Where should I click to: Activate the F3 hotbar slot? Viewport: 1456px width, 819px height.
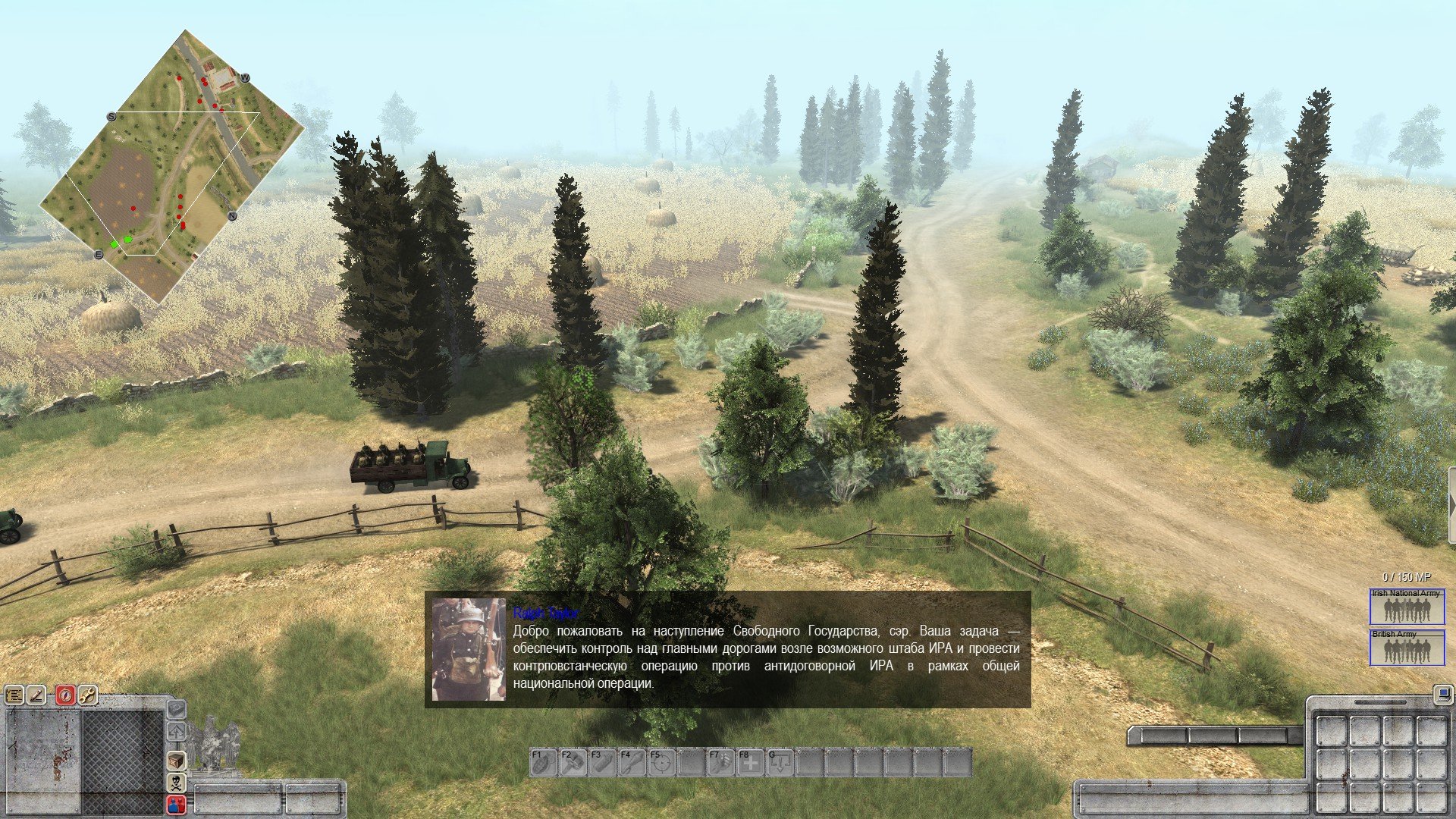[602, 763]
